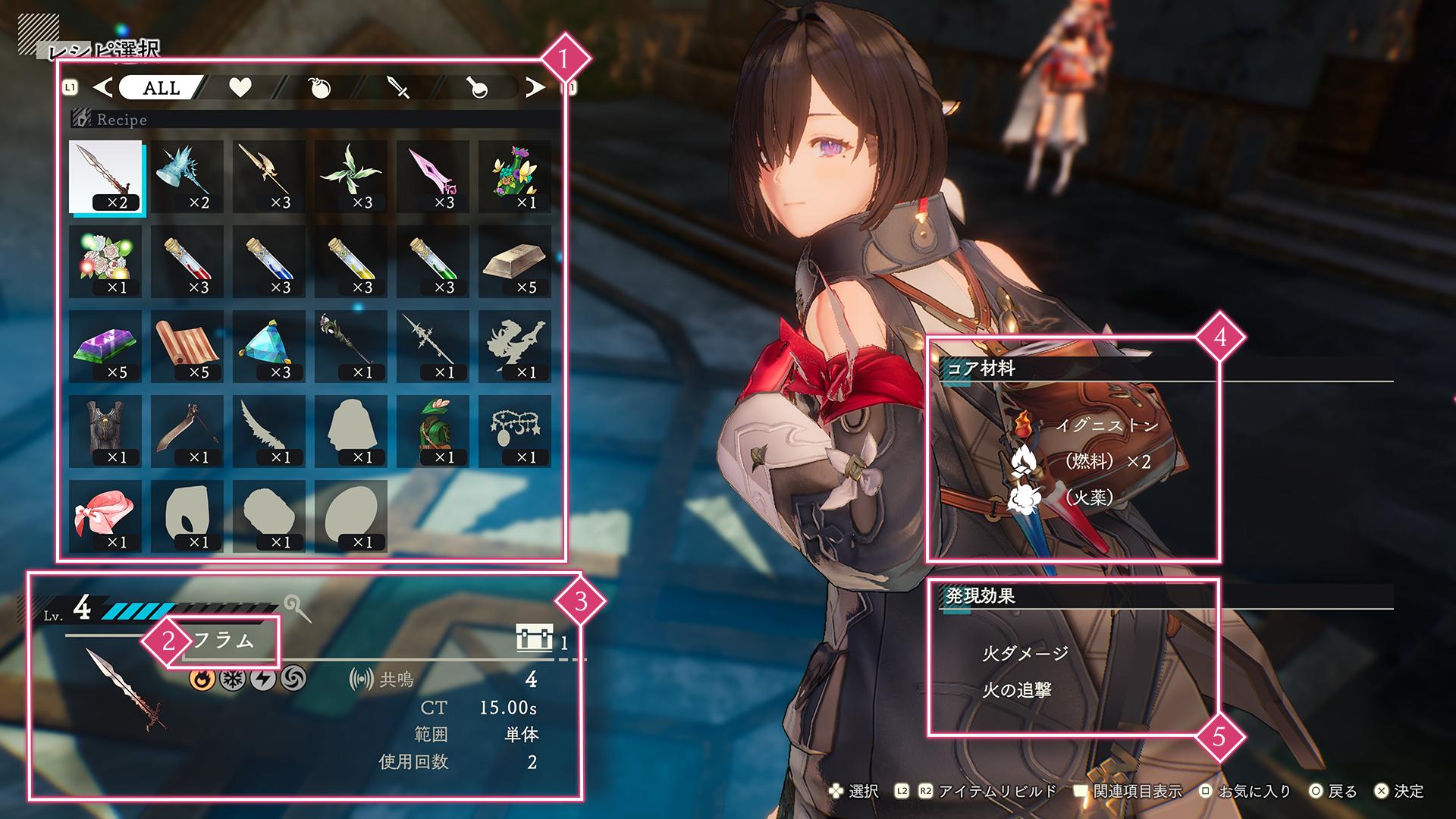Switch to the ALL recipe tab
The image size is (1456, 819).
point(162,88)
